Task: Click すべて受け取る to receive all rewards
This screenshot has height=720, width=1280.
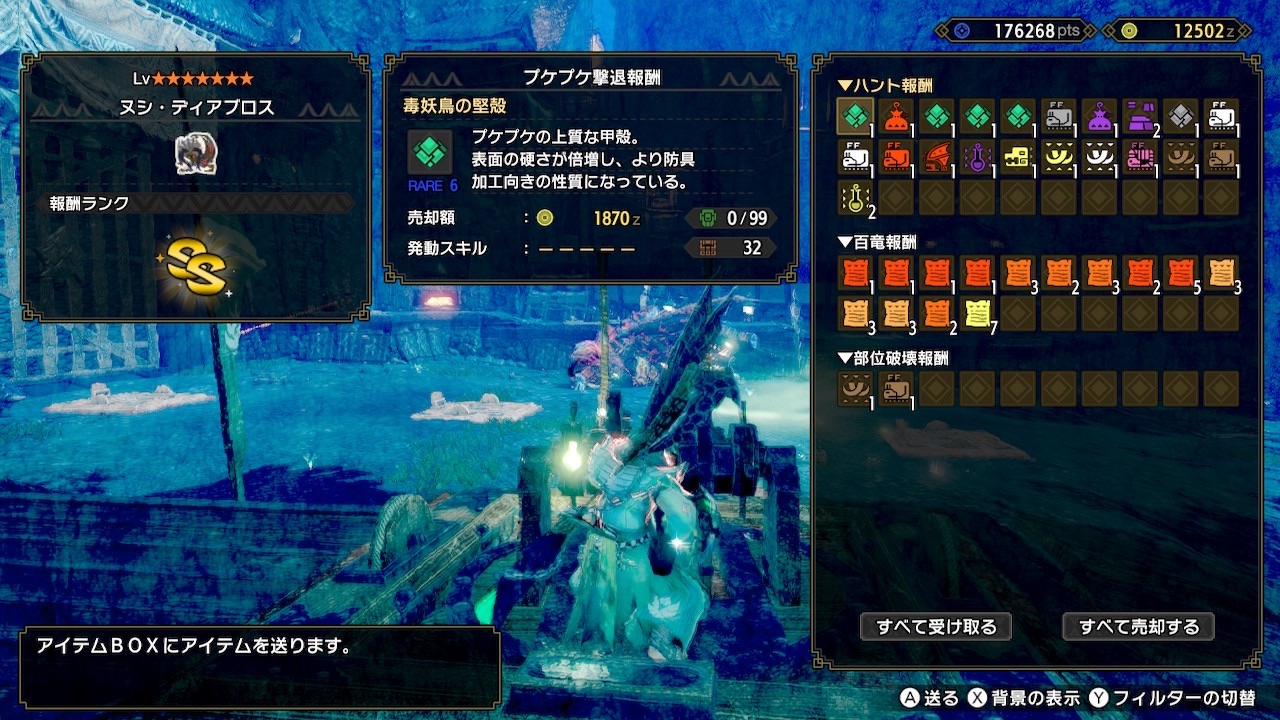Action: [x=936, y=627]
